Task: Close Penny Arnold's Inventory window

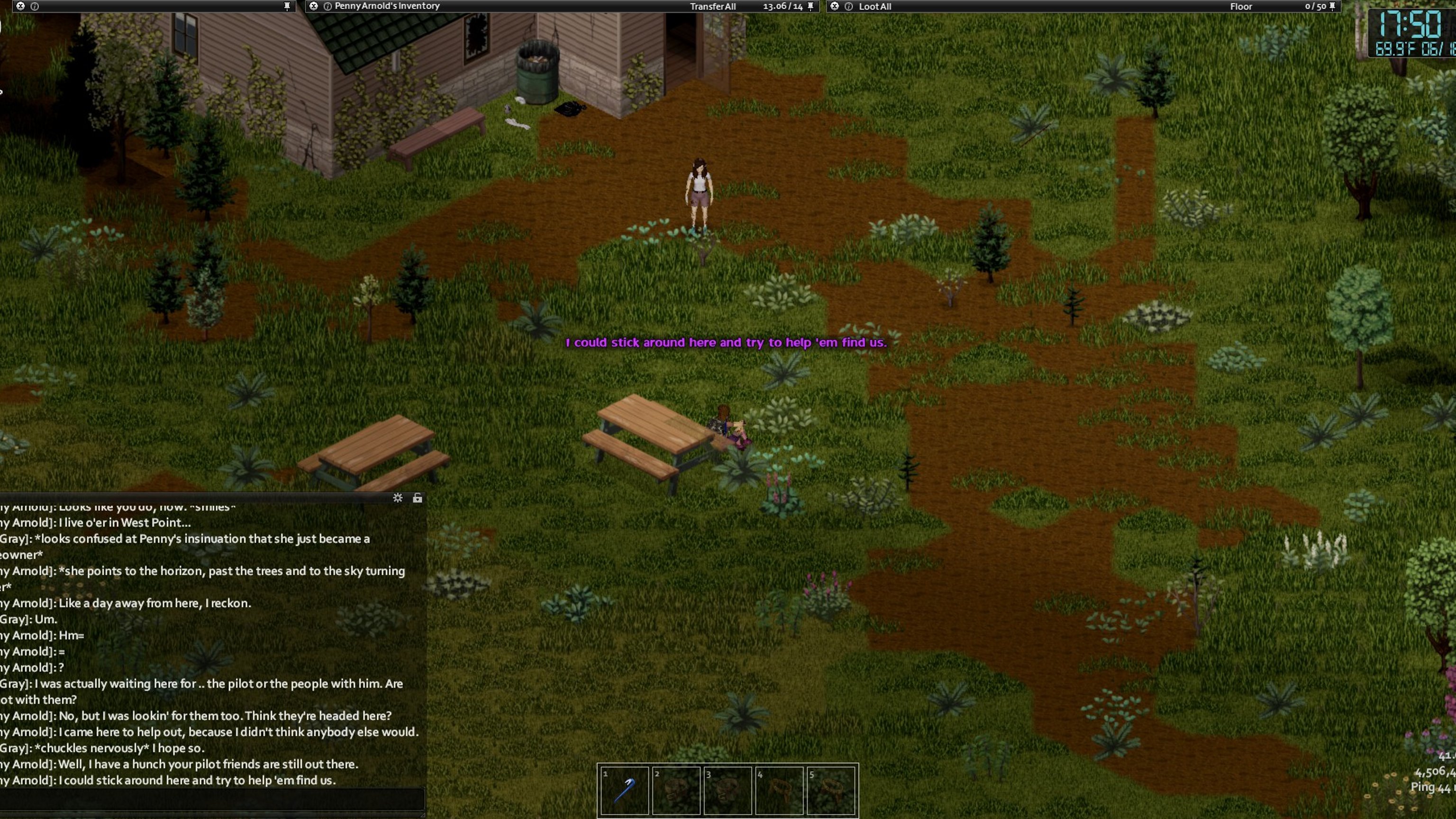Action: [x=314, y=6]
